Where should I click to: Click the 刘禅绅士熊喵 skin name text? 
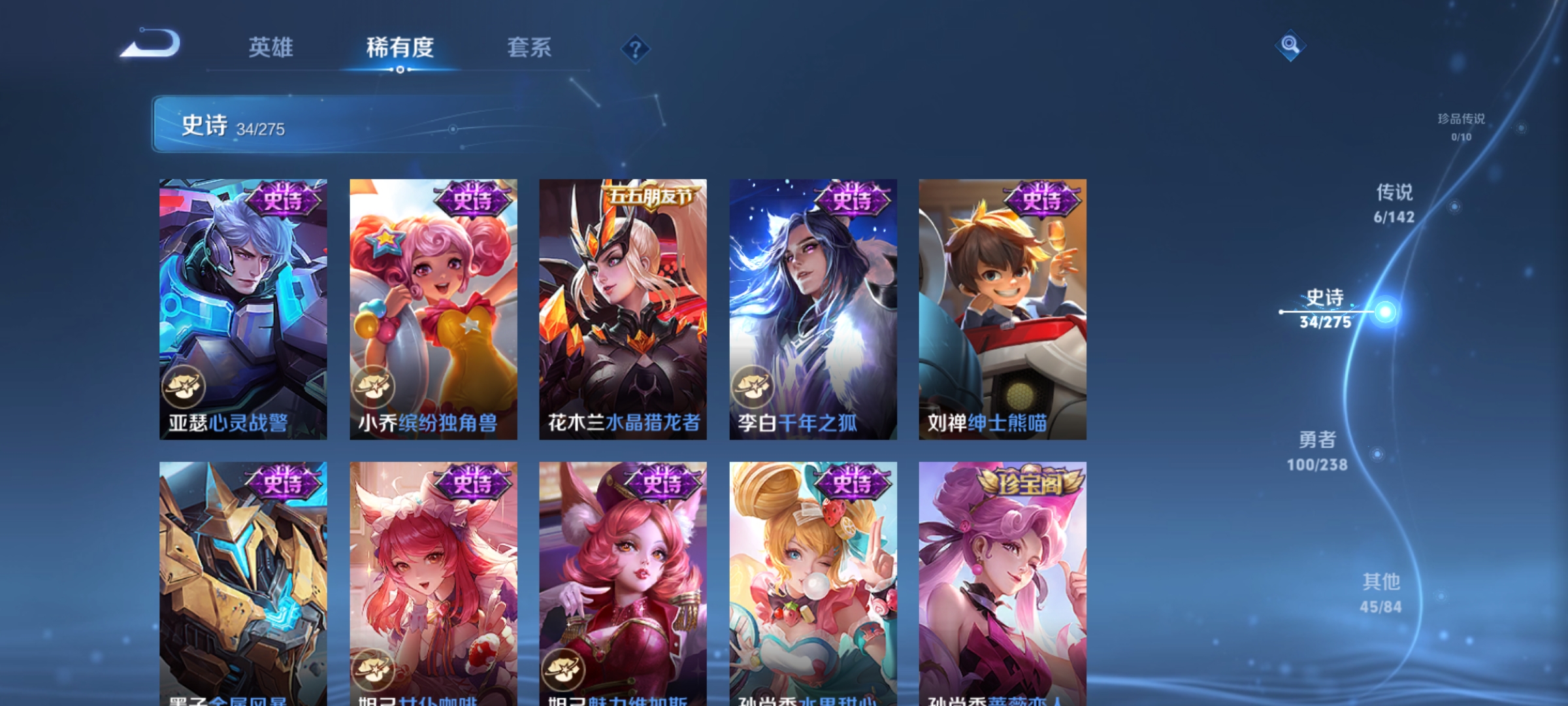tap(986, 424)
